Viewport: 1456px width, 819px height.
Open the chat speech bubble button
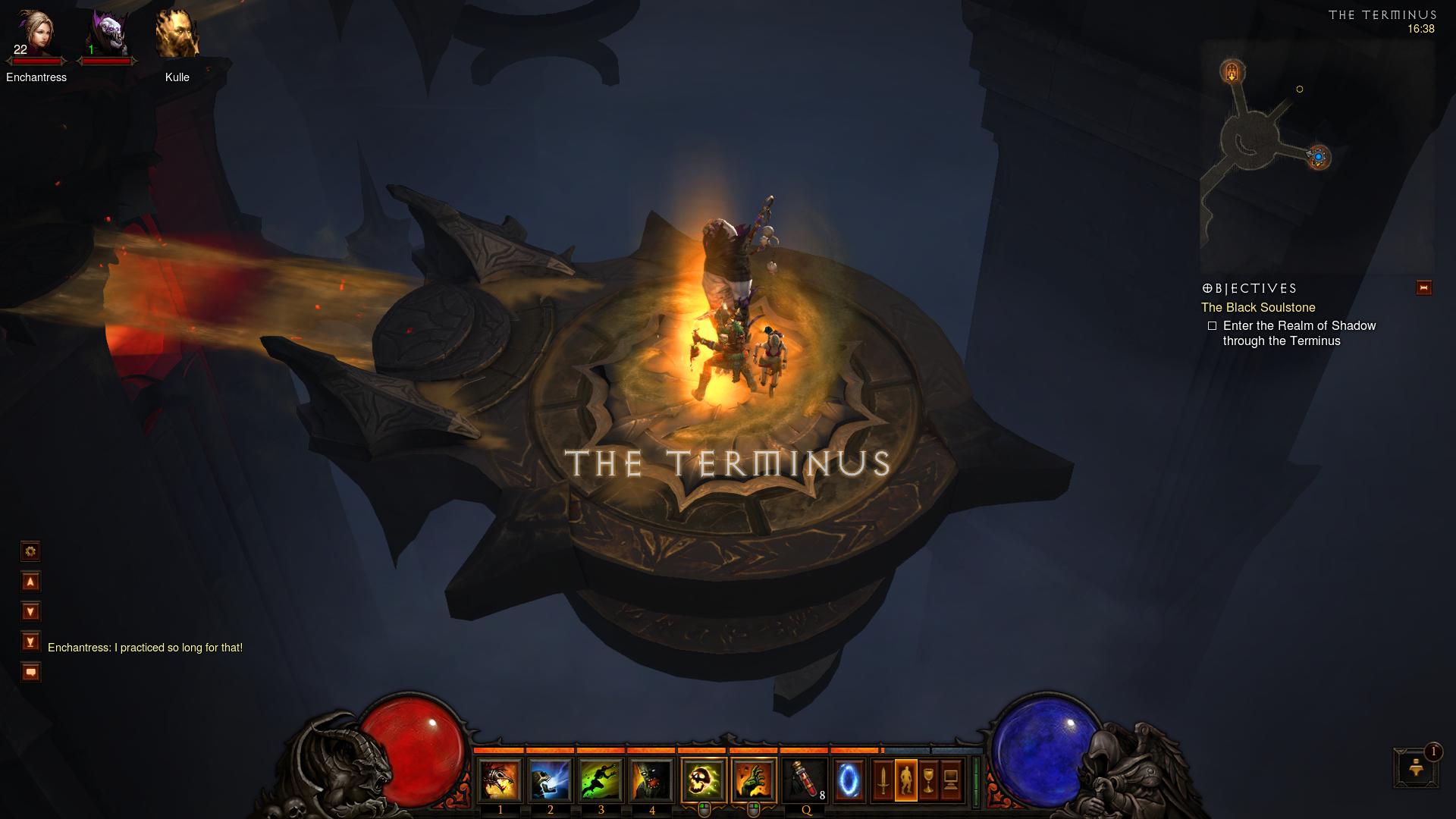pyautogui.click(x=30, y=673)
